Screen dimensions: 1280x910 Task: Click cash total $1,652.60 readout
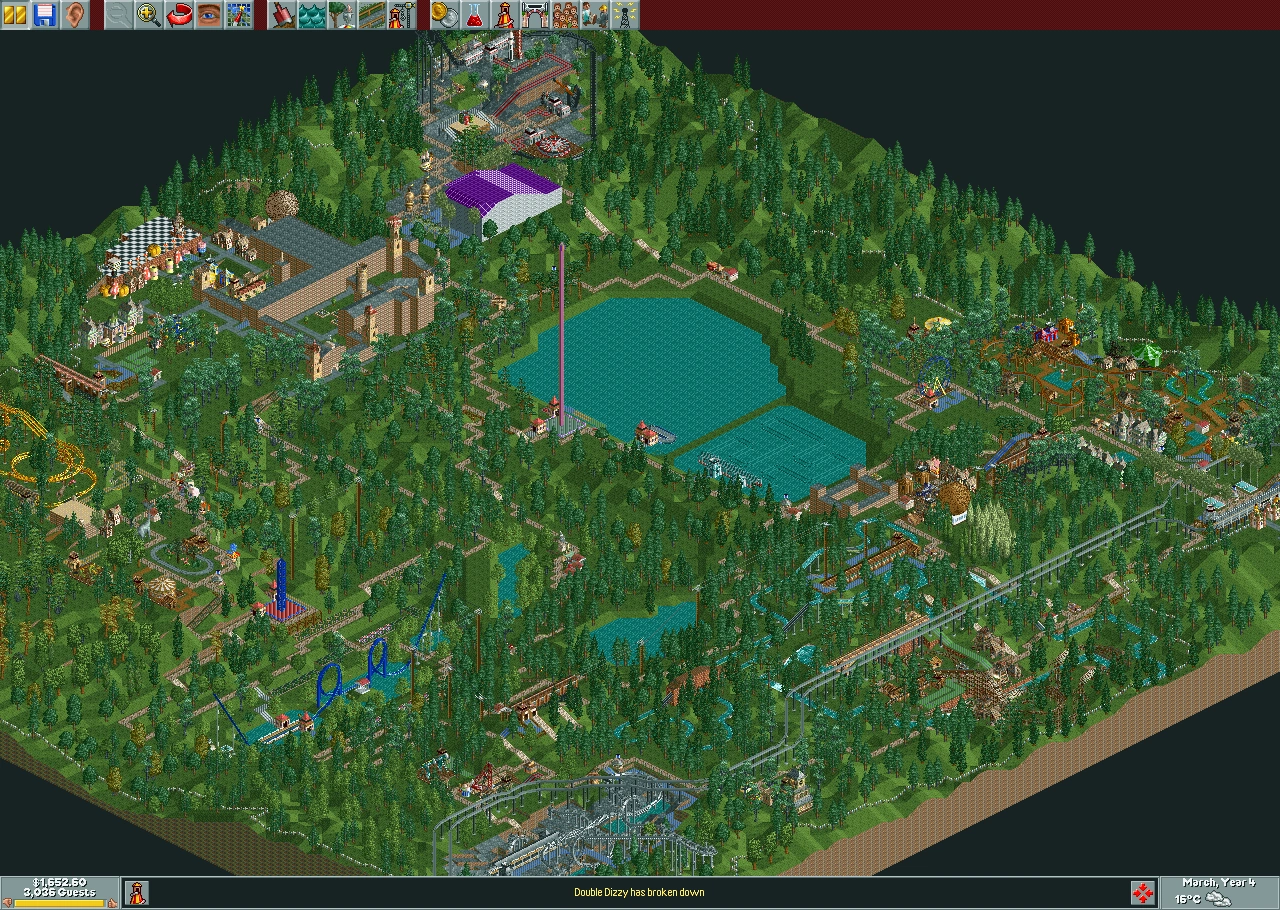pos(60,883)
